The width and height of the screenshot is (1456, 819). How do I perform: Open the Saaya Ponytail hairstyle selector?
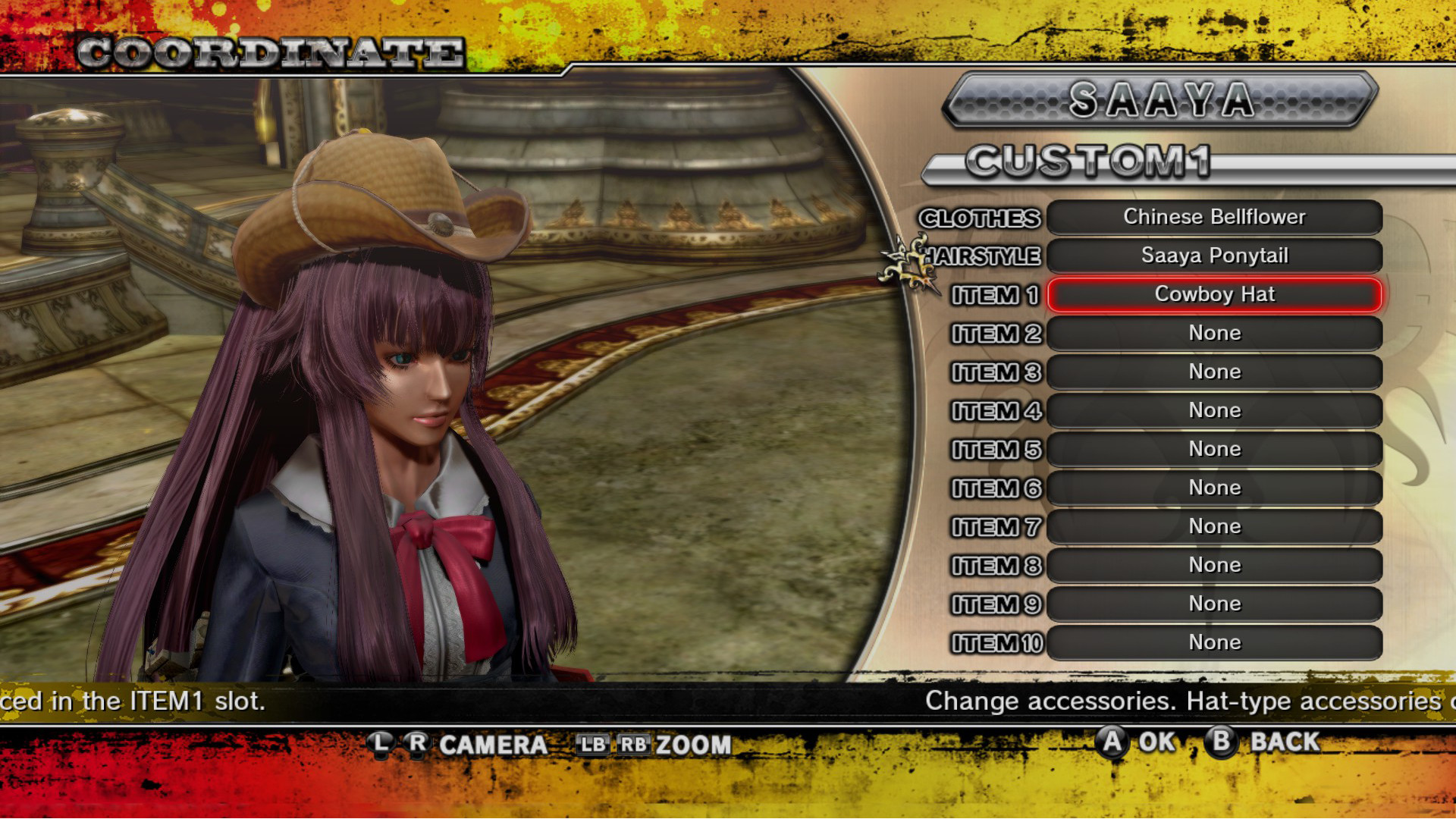(1213, 256)
